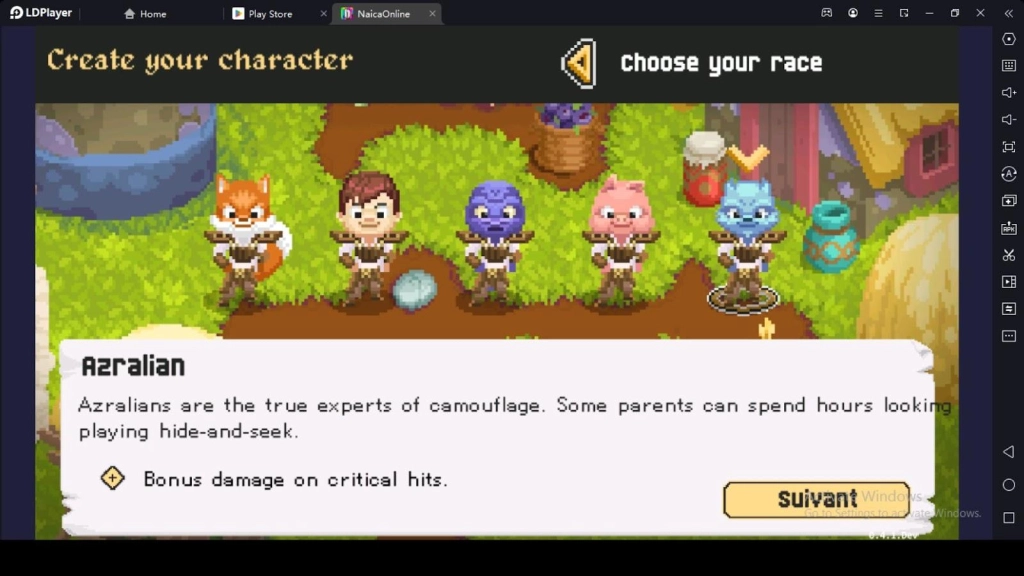Go back with the yellow arrow

579,64
